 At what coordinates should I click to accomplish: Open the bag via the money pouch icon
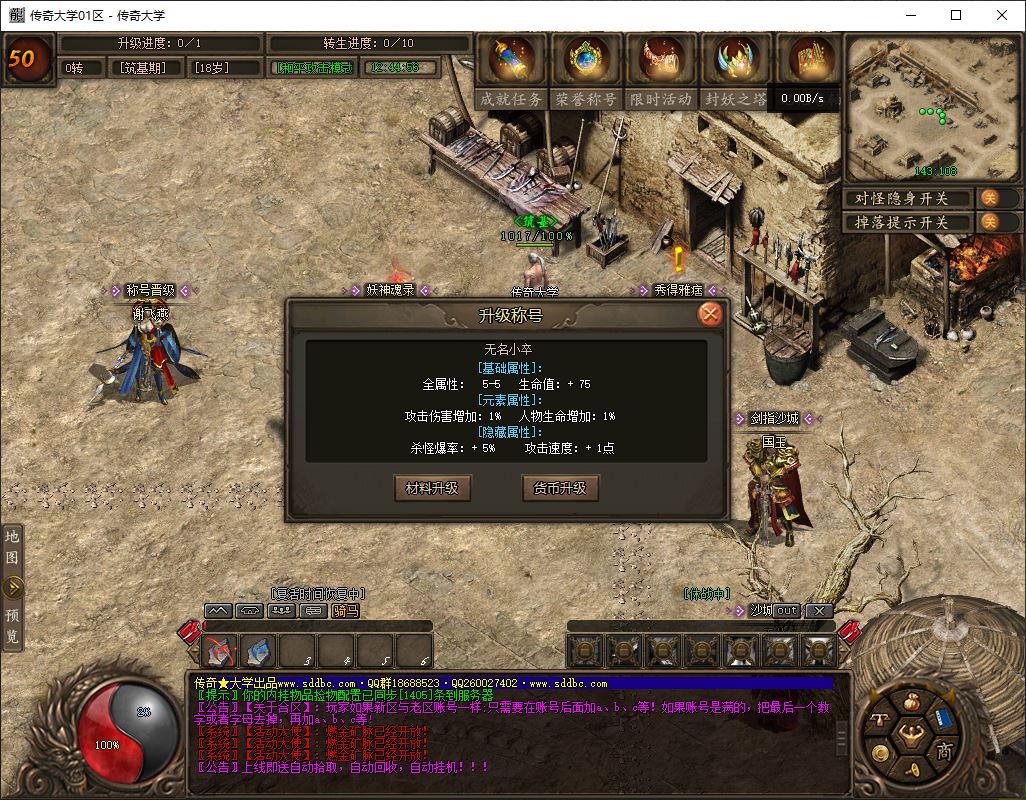(910, 703)
